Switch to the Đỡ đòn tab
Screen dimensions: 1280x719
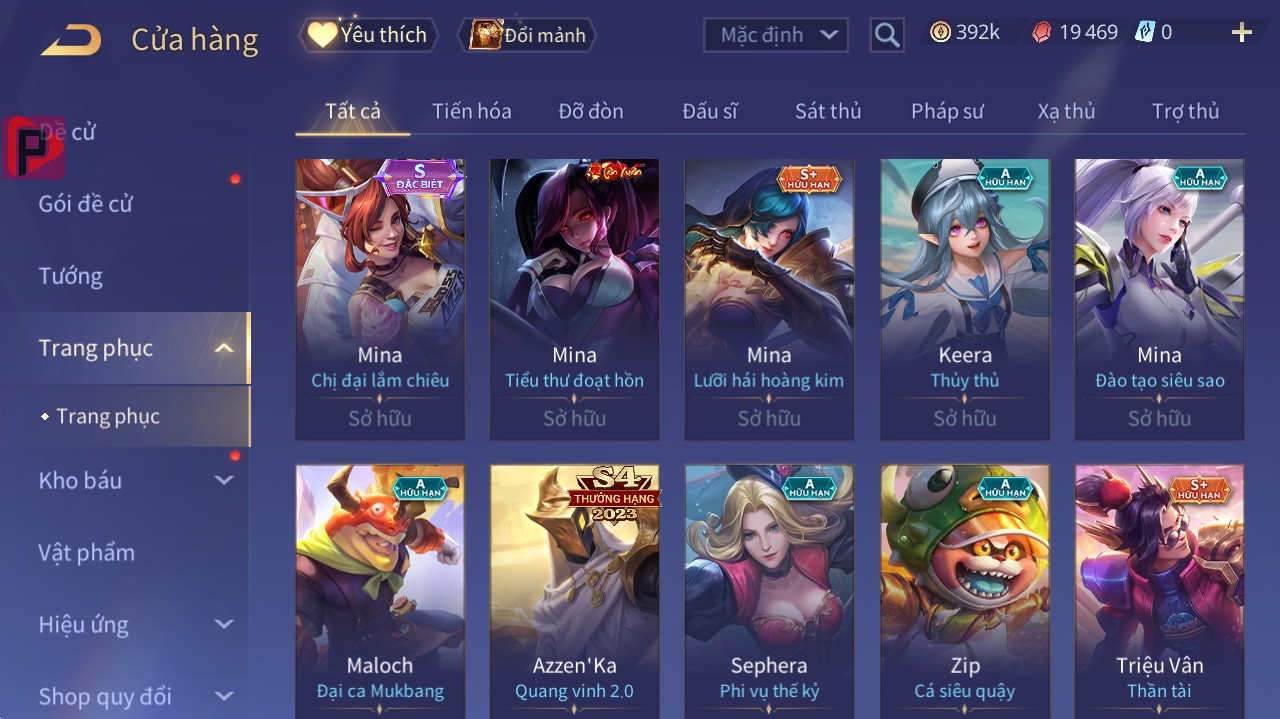point(590,111)
